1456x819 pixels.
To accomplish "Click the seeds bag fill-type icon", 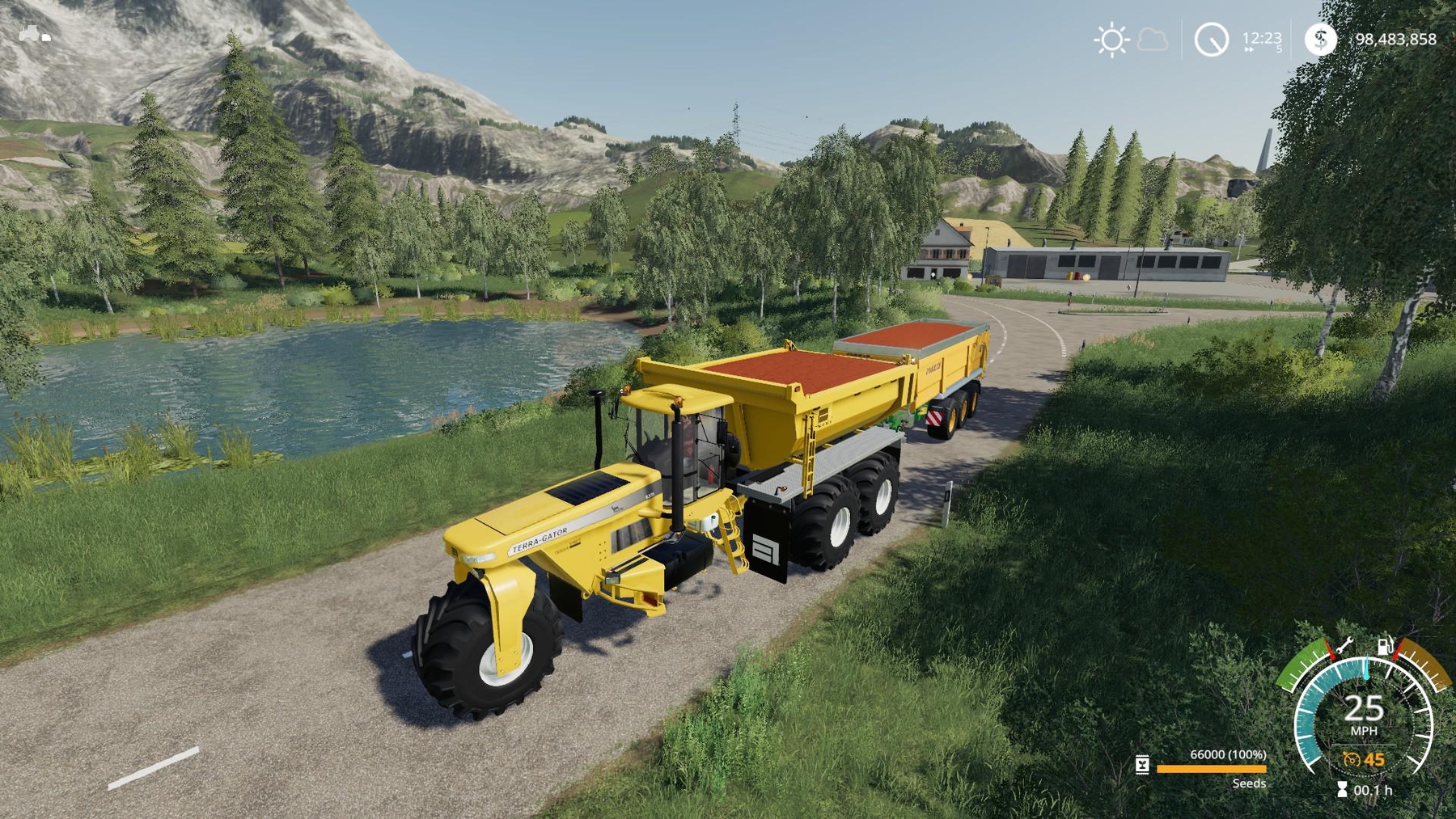I will coord(1142,765).
